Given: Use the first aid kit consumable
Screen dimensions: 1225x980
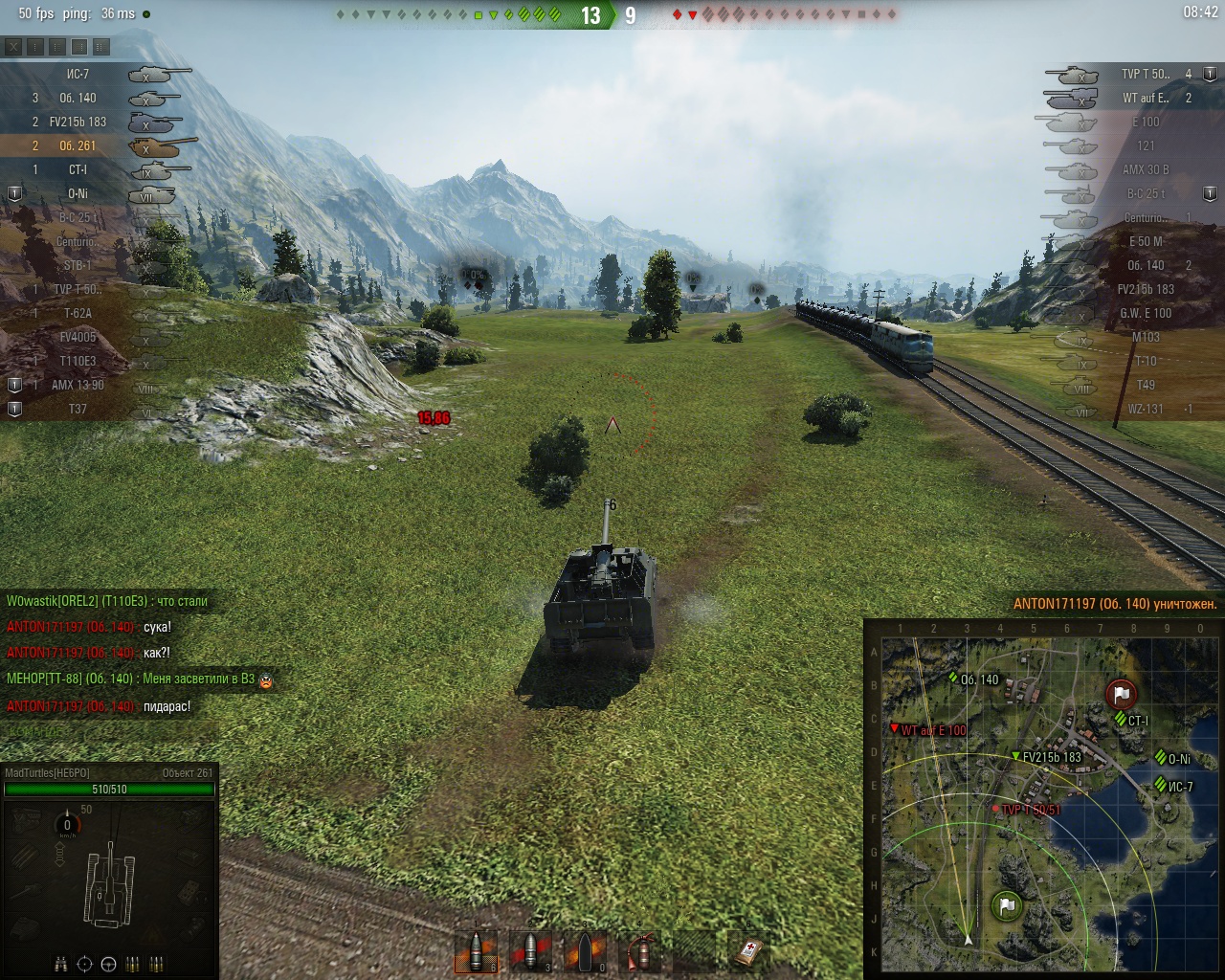Looking at the screenshot, I should tap(749, 950).
